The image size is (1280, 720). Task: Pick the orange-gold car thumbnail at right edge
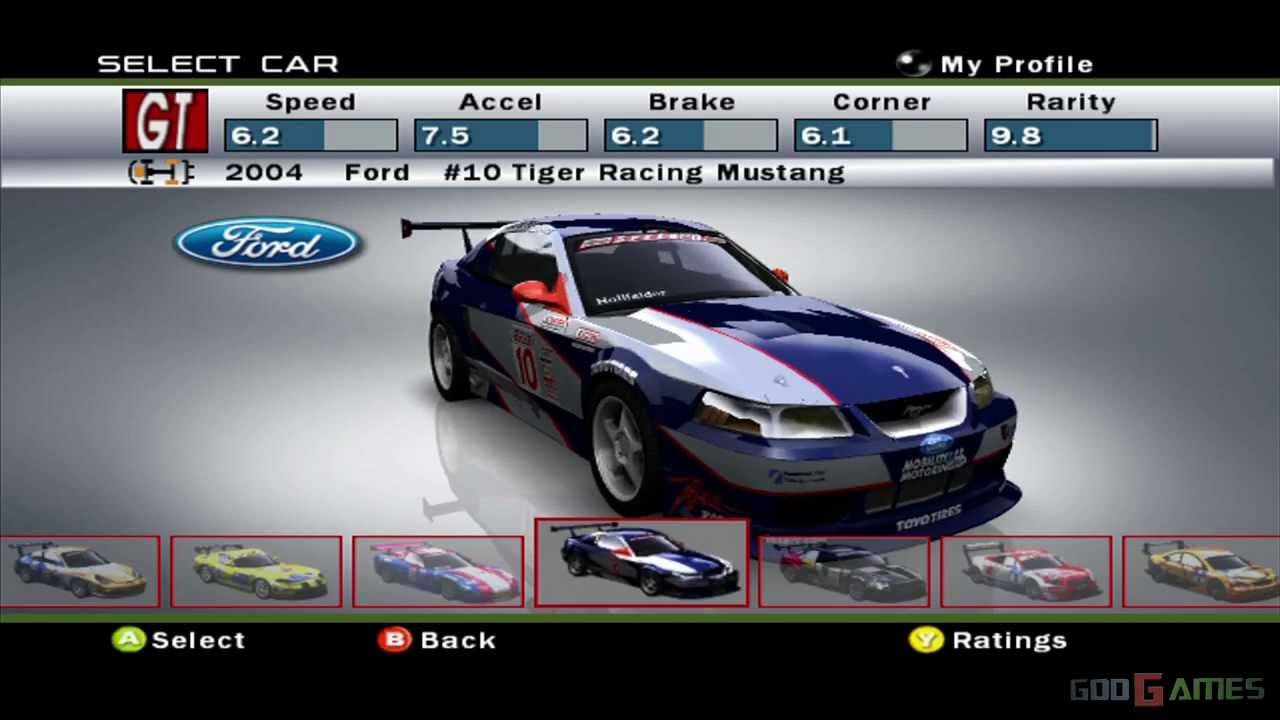pyautogui.click(x=1202, y=571)
